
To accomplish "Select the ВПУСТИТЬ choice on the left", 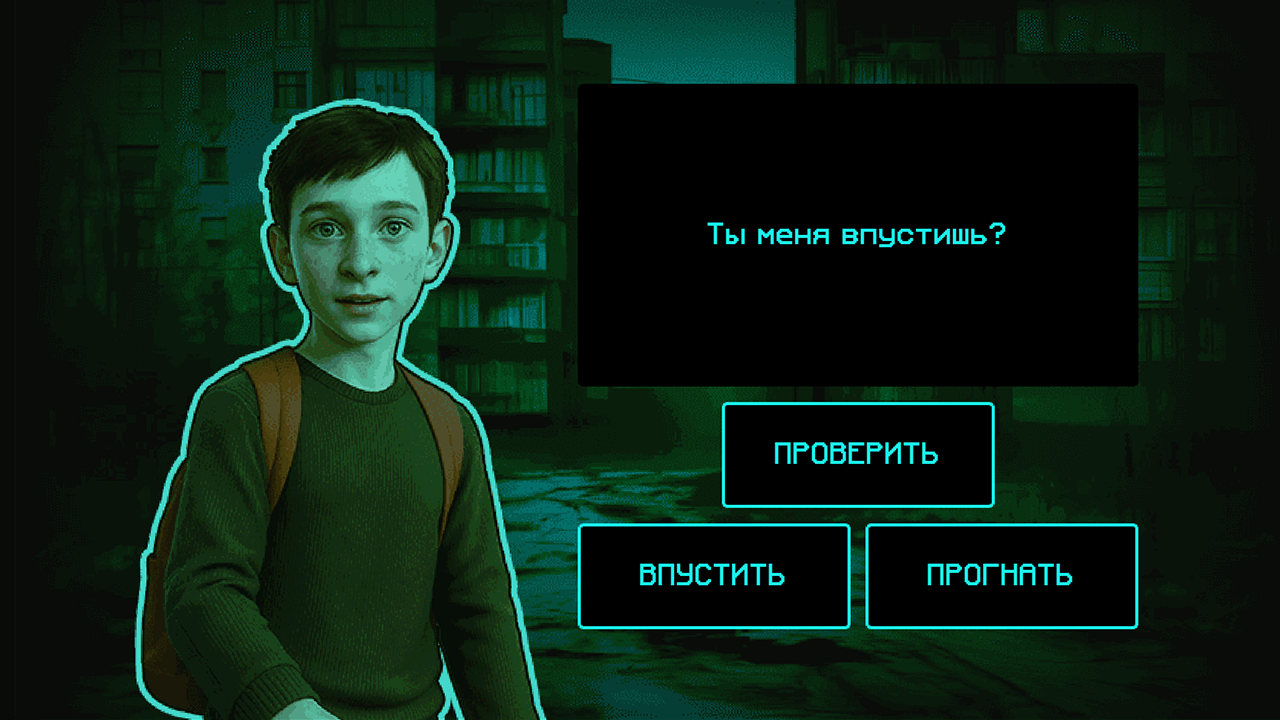I will tap(713, 575).
